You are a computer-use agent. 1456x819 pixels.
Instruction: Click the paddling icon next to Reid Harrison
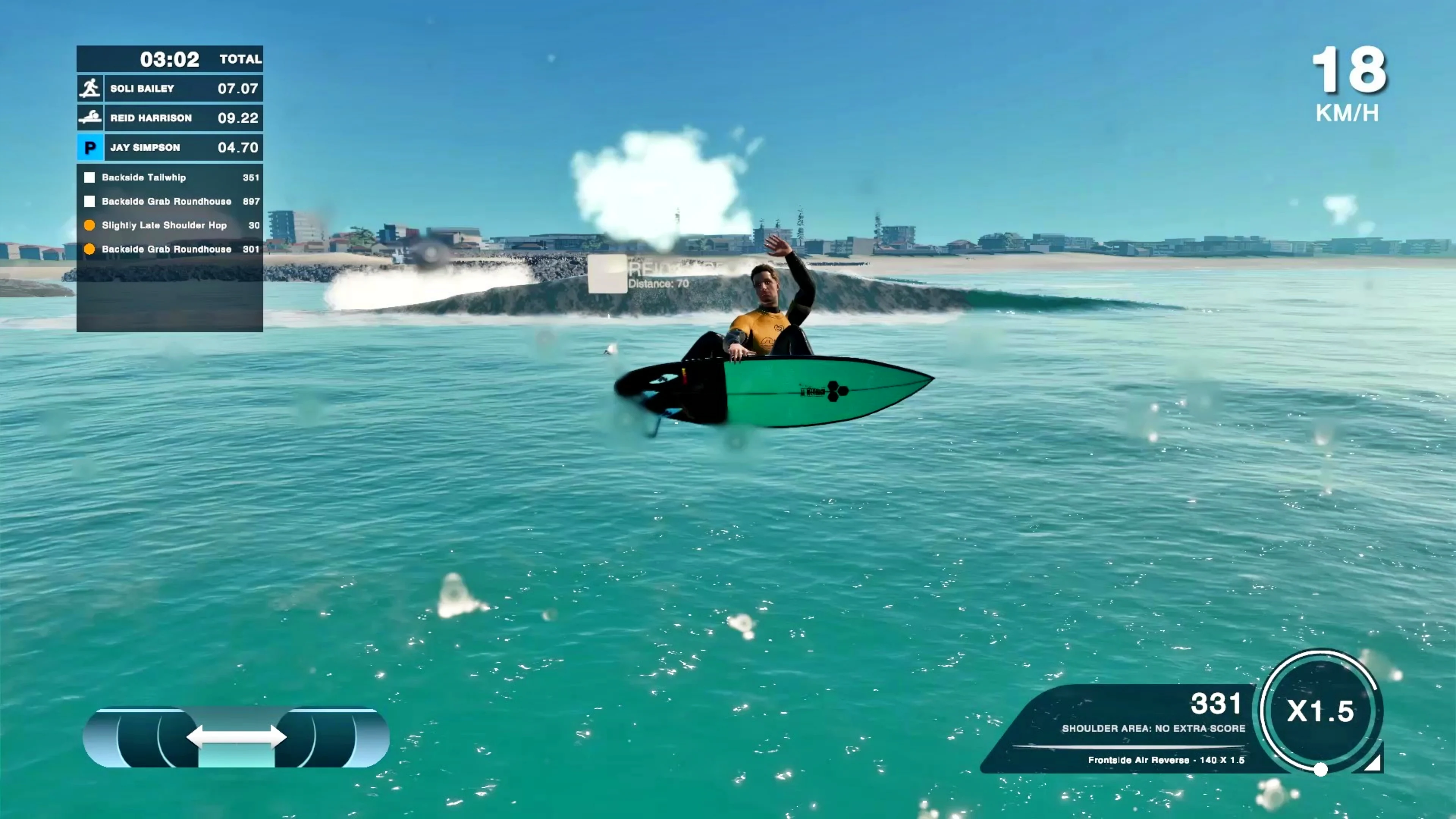pos(90,118)
